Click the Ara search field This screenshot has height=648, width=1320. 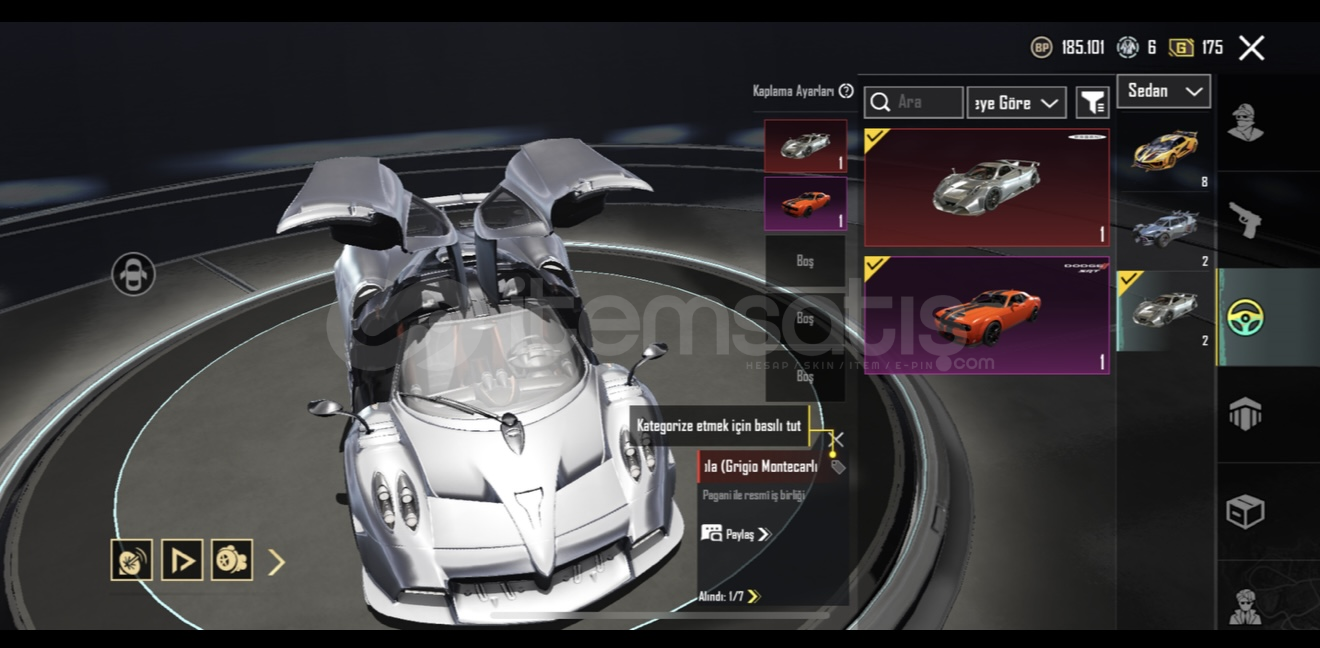coord(926,102)
